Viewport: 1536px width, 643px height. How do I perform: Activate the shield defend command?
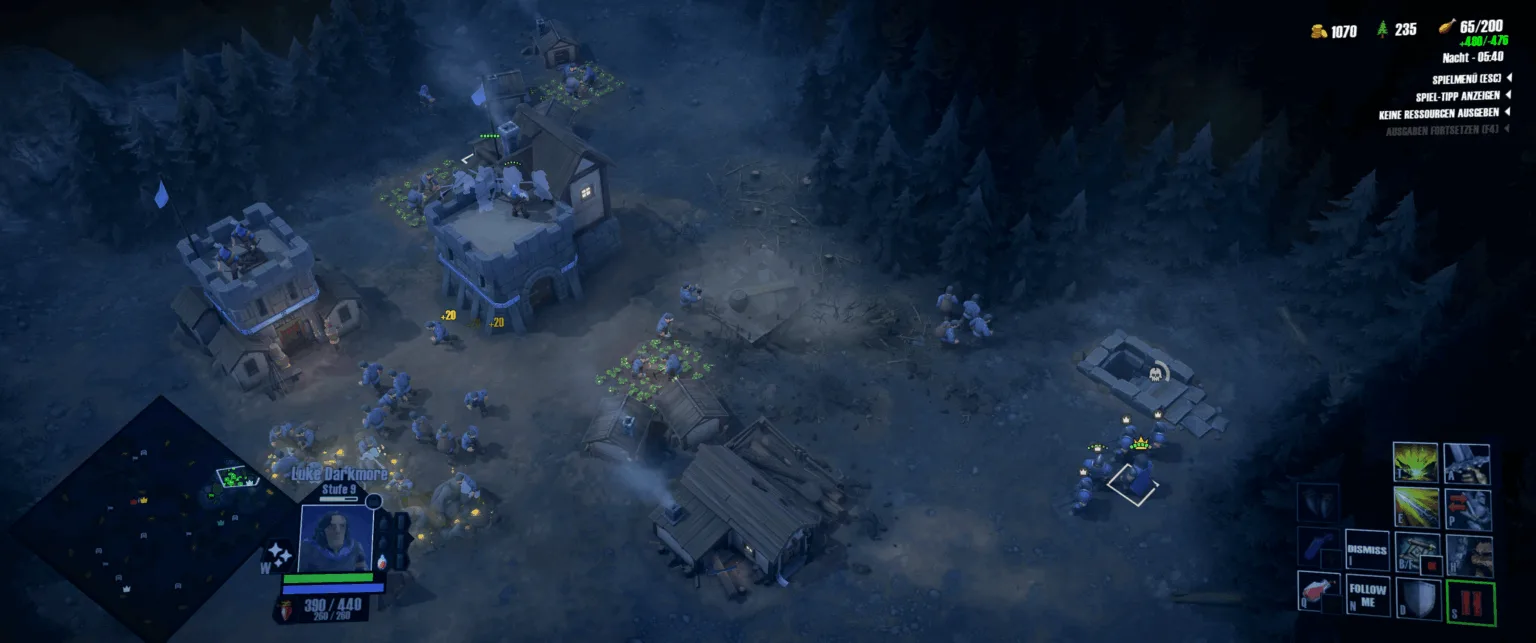tap(1417, 599)
